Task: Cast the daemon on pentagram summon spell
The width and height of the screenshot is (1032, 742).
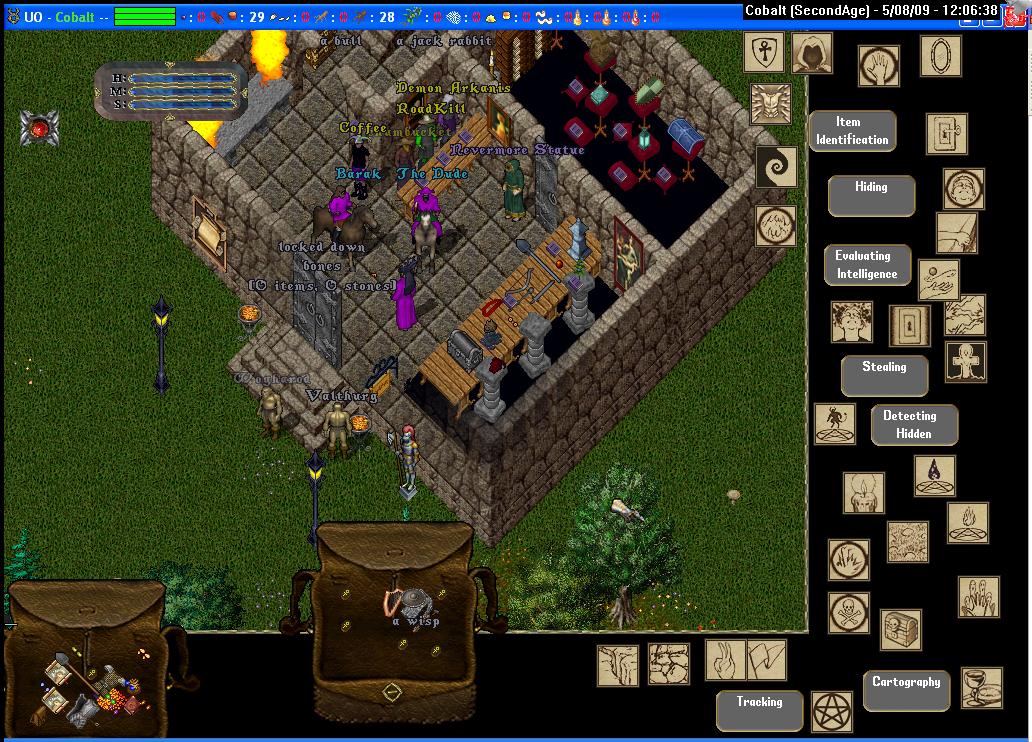Action: (x=834, y=424)
